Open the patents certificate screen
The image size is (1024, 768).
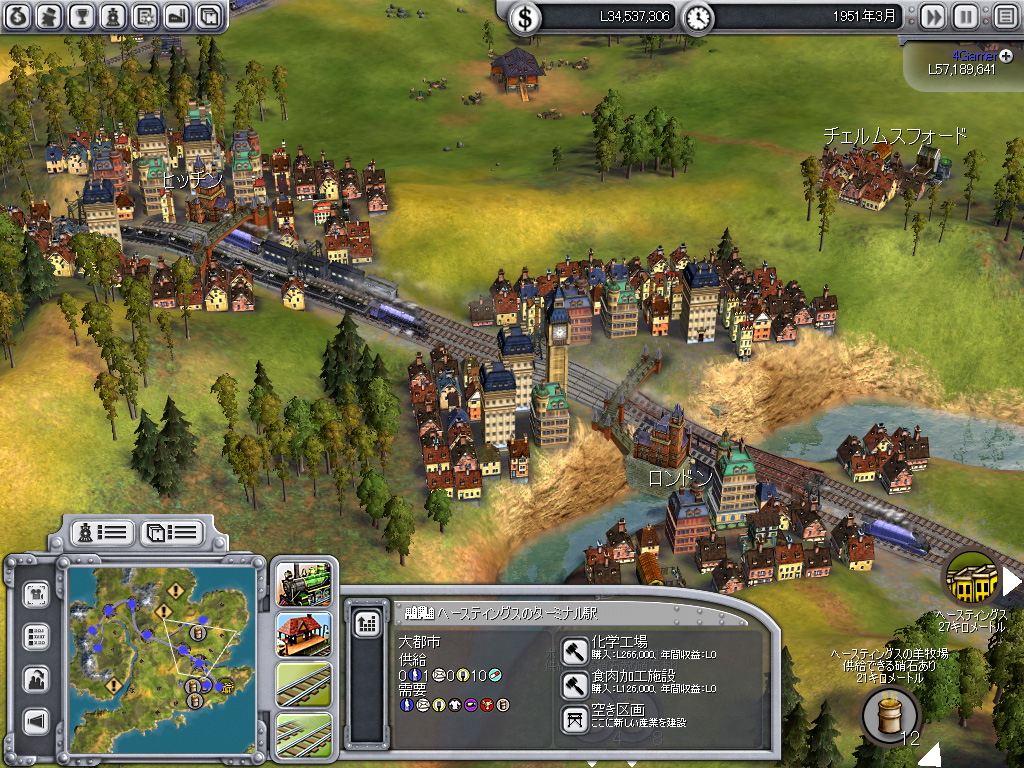coord(145,15)
